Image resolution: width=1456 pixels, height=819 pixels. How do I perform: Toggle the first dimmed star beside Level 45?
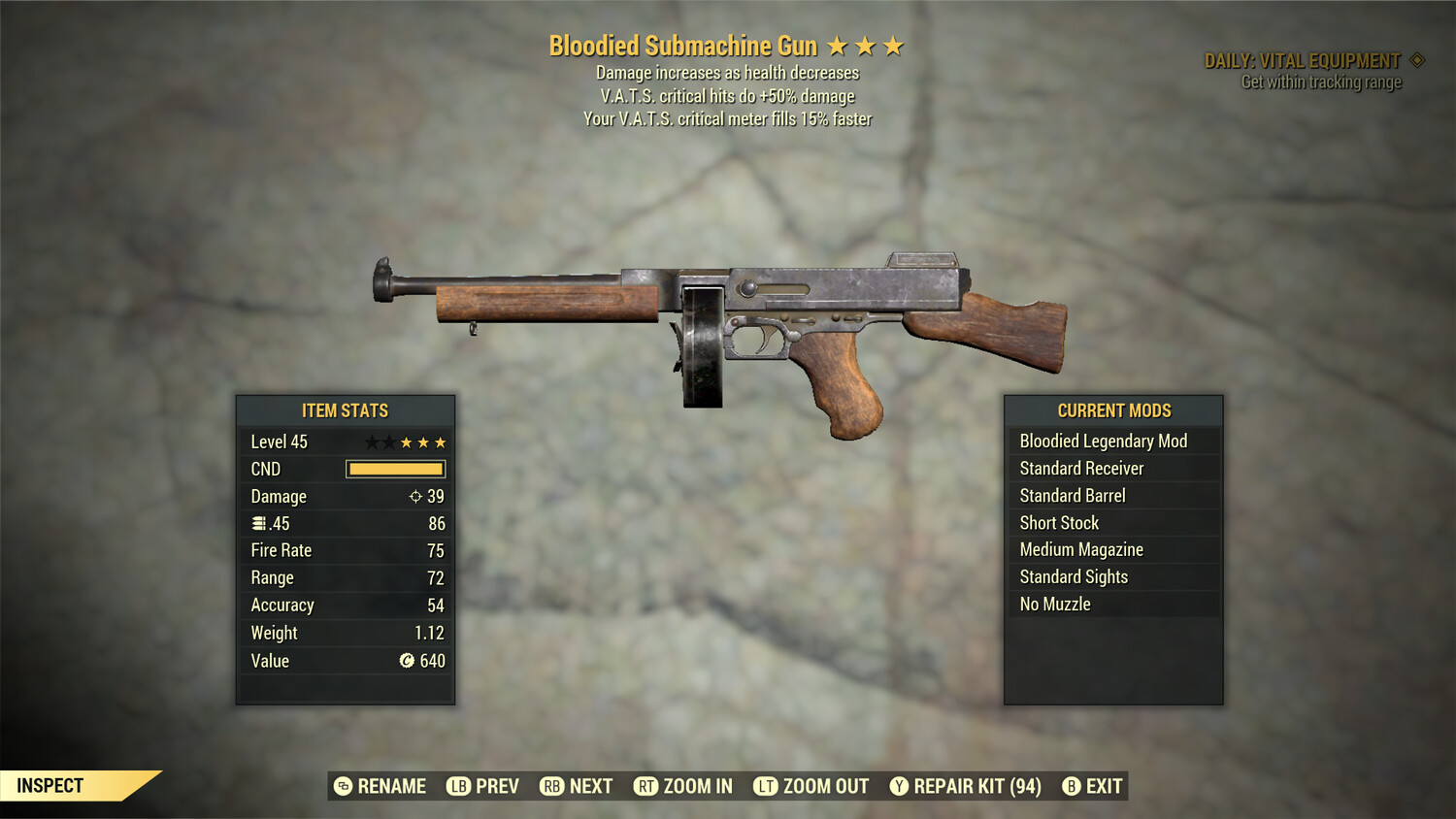tap(373, 442)
